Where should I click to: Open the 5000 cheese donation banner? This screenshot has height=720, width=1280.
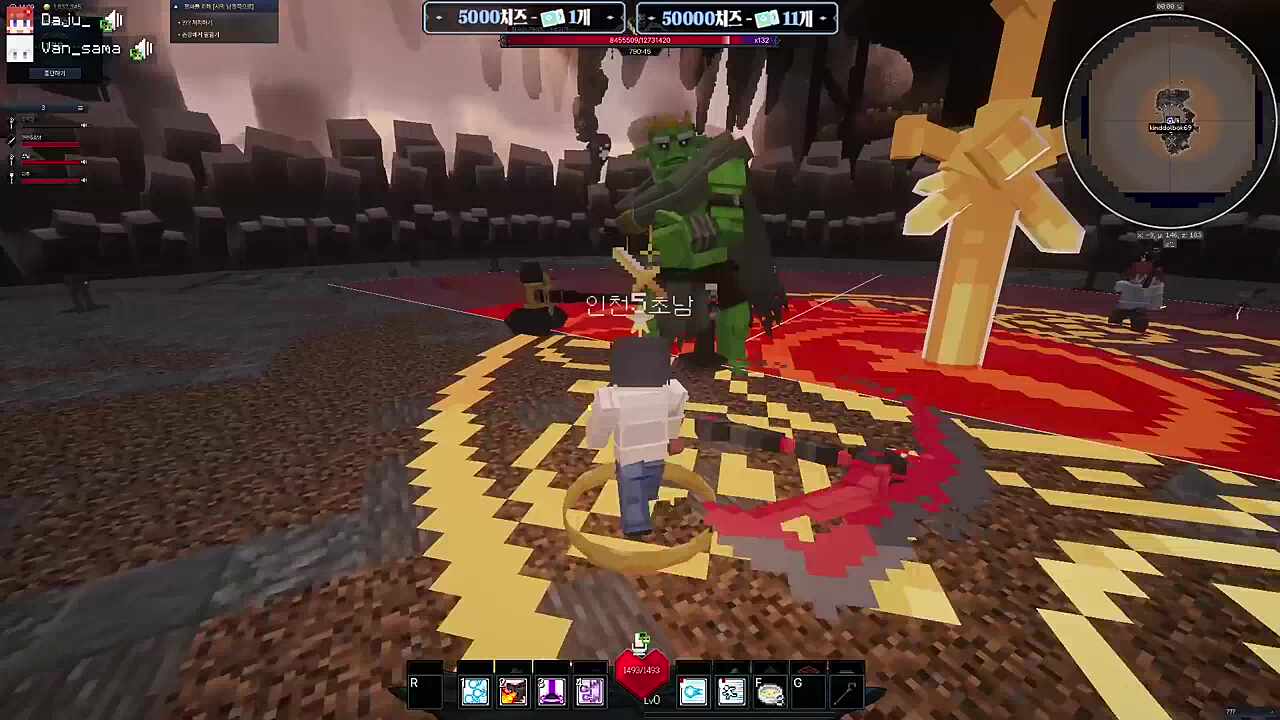[524, 18]
